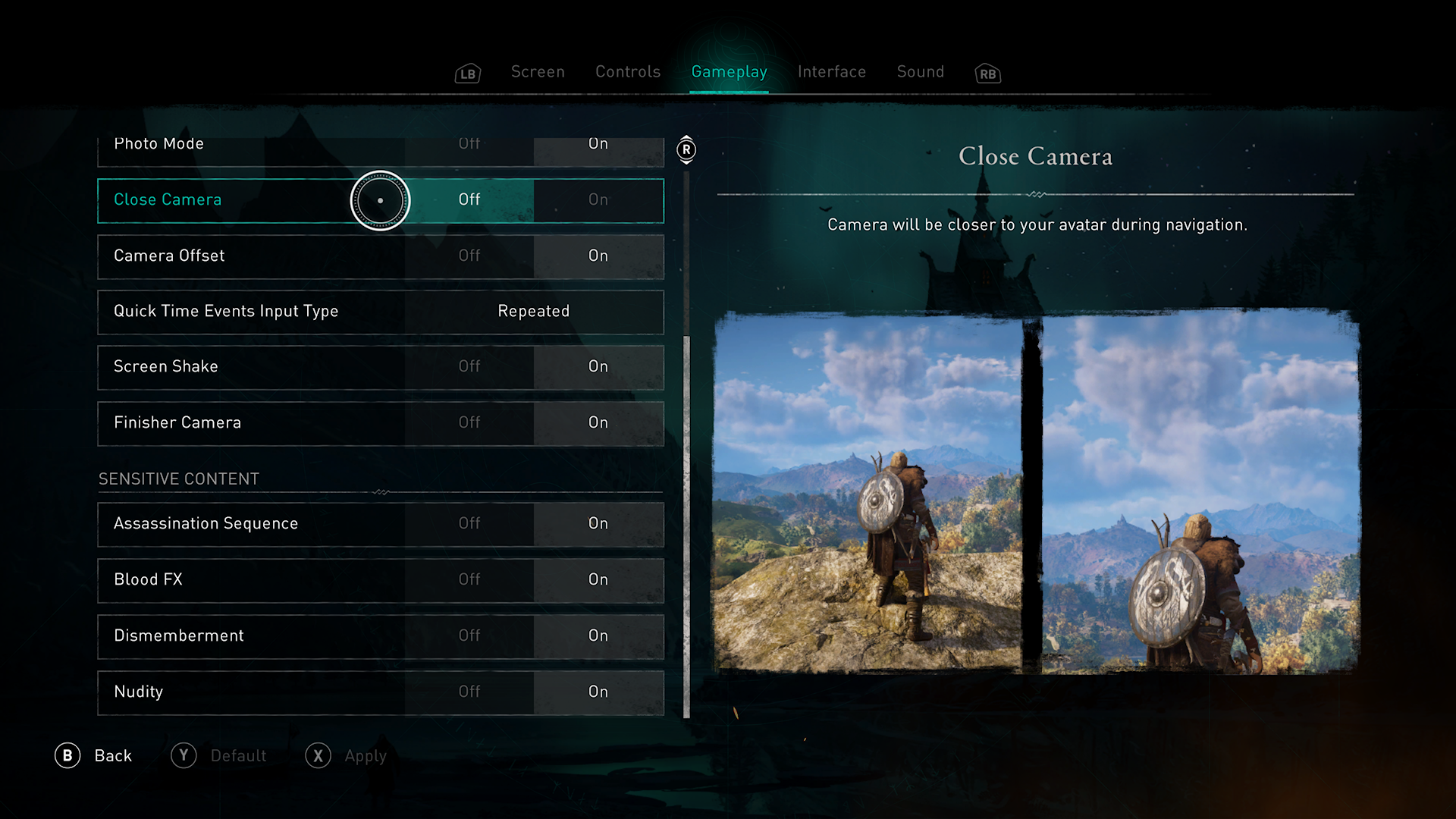Turn off Camera Offset
This screenshot has width=1456, height=819.
469,256
